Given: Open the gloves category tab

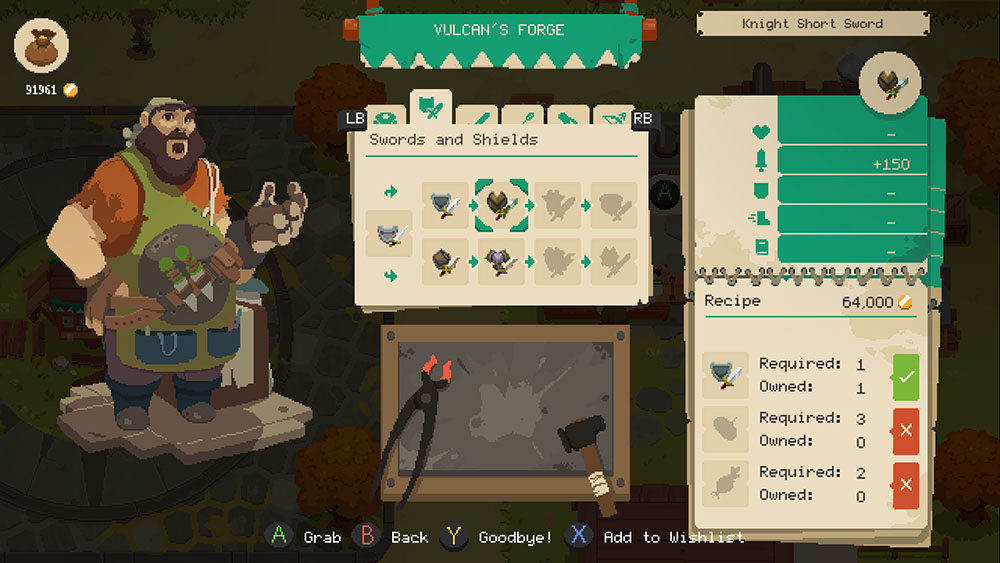Looking at the screenshot, I should tap(566, 118).
